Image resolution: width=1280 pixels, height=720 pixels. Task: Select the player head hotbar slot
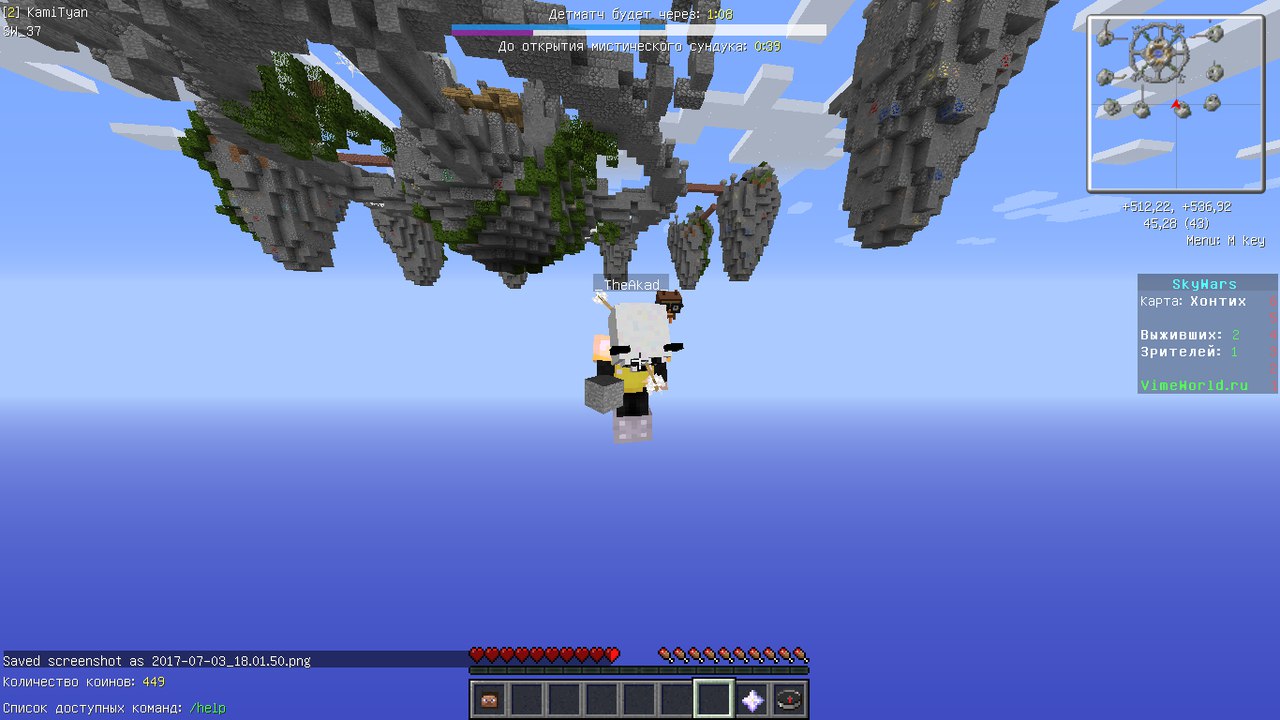click(489, 700)
